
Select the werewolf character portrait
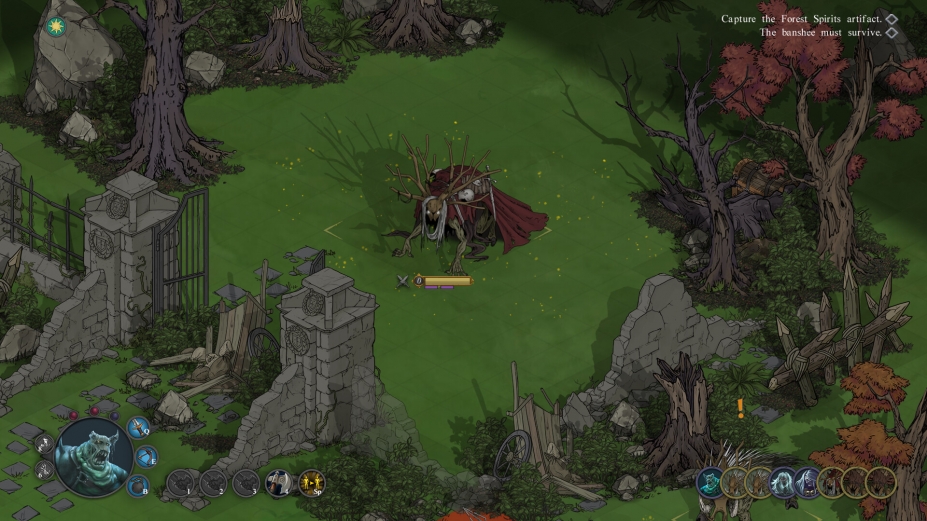[93, 456]
